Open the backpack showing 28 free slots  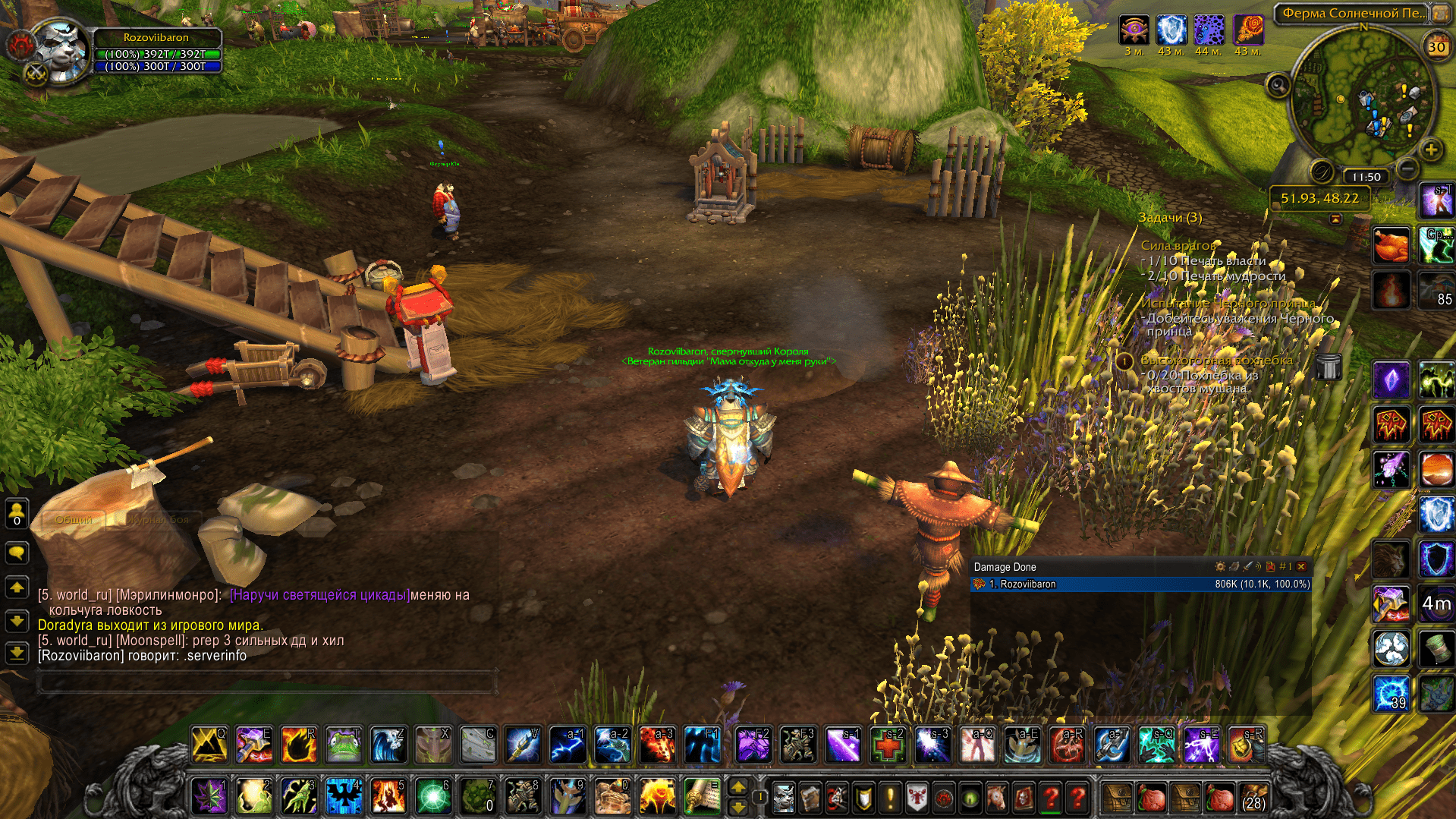(x=1253, y=798)
